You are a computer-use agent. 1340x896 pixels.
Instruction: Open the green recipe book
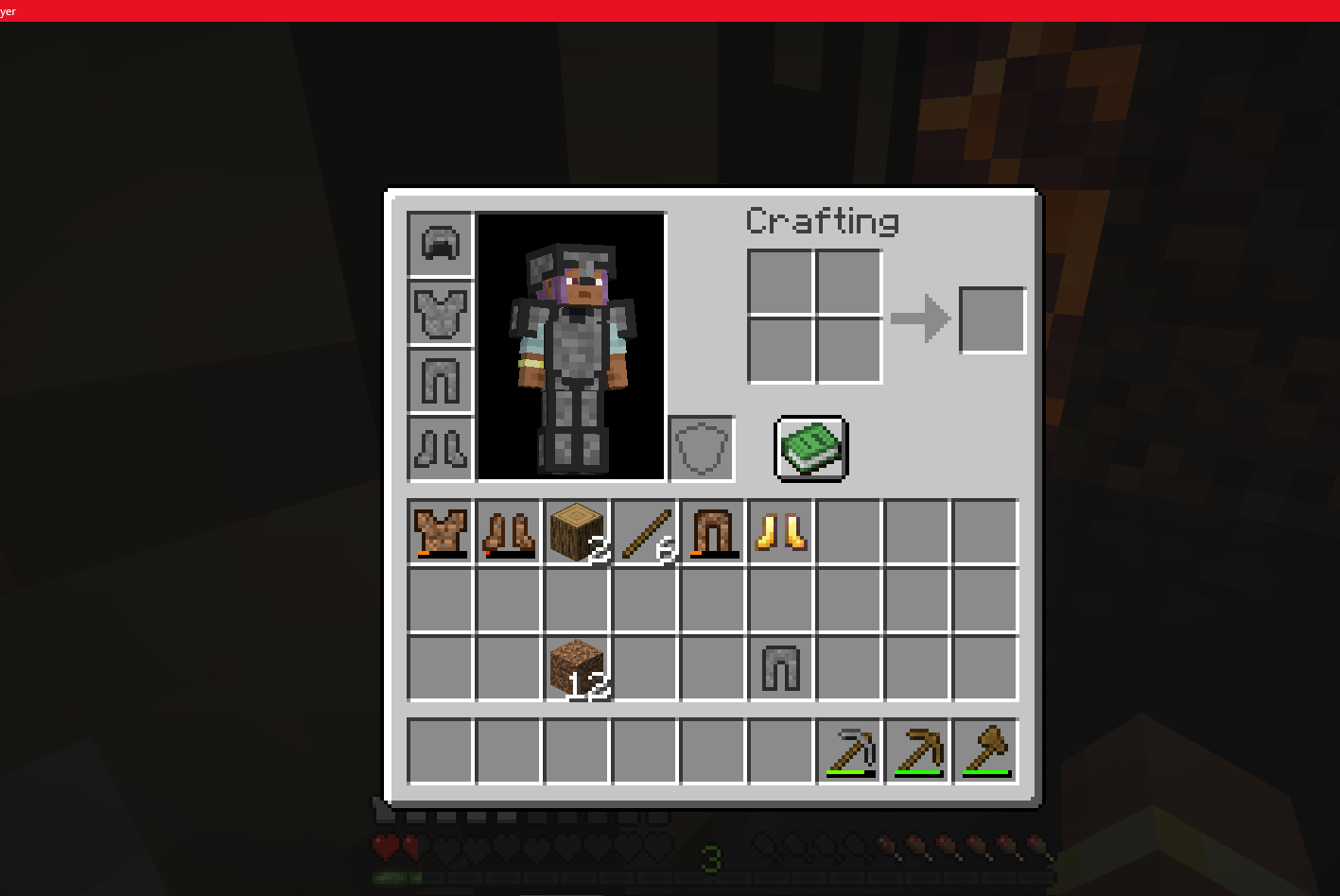click(809, 449)
